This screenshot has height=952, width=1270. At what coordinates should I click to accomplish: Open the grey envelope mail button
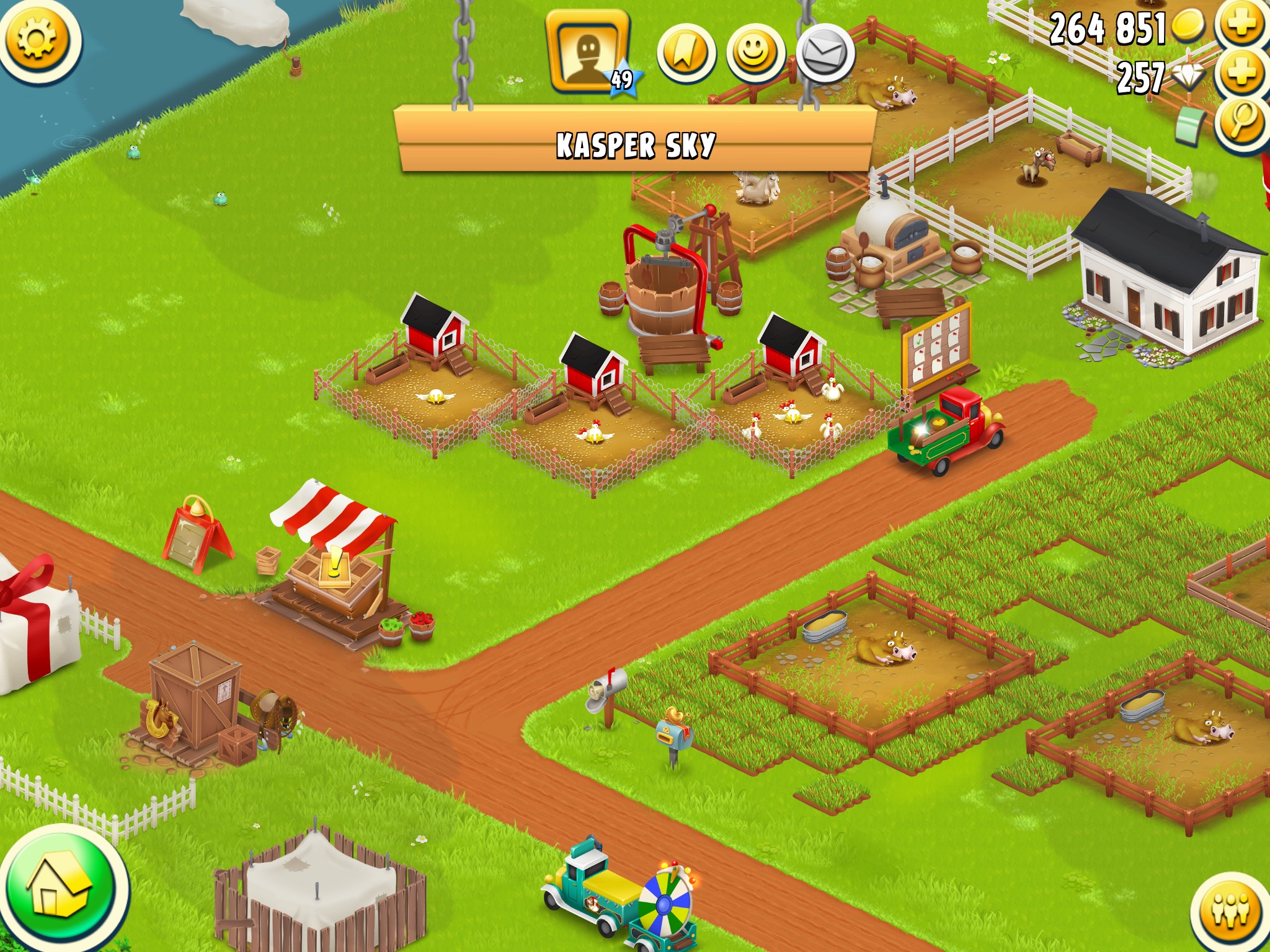[825, 55]
